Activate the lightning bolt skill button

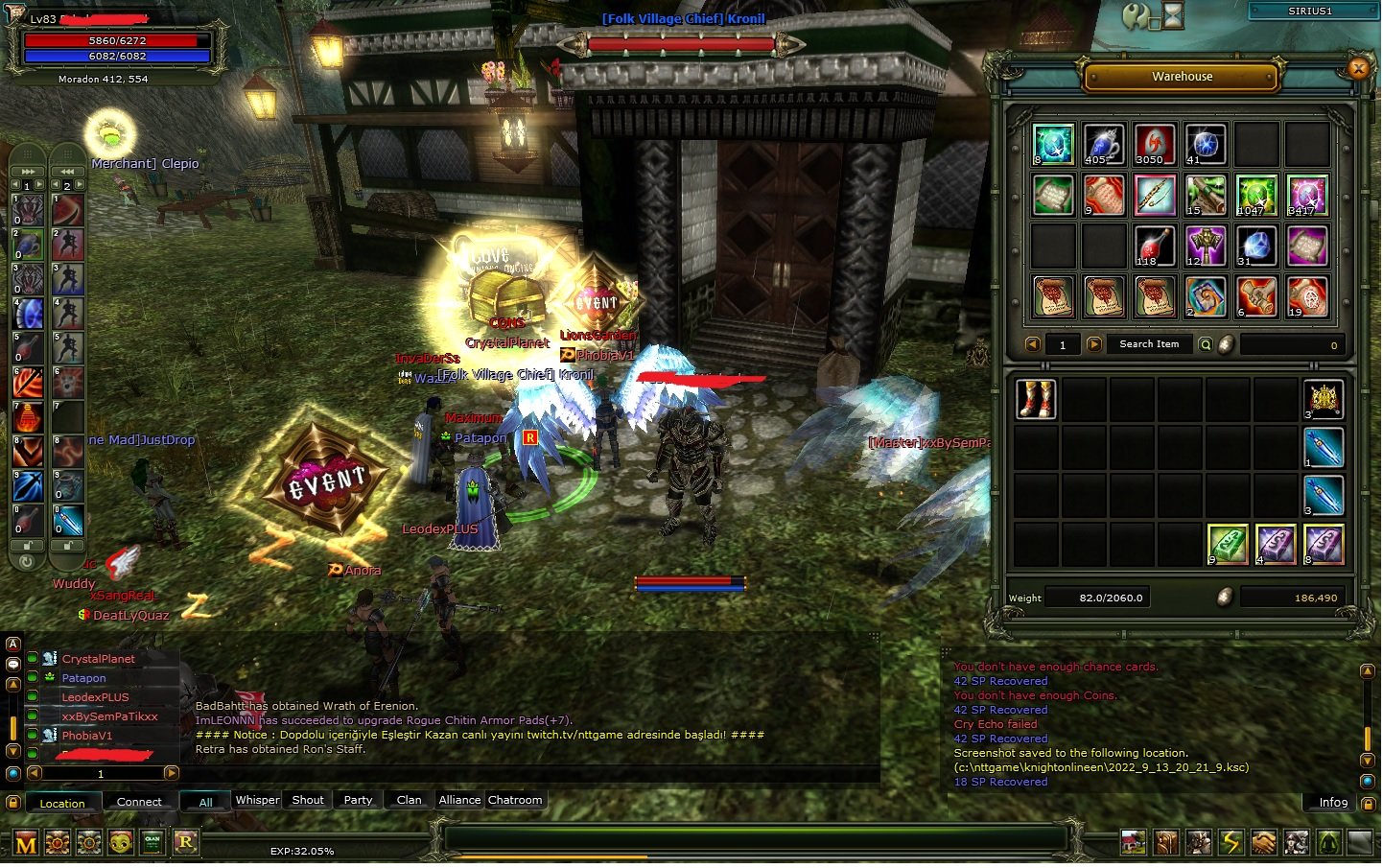pyautogui.click(x=1231, y=843)
